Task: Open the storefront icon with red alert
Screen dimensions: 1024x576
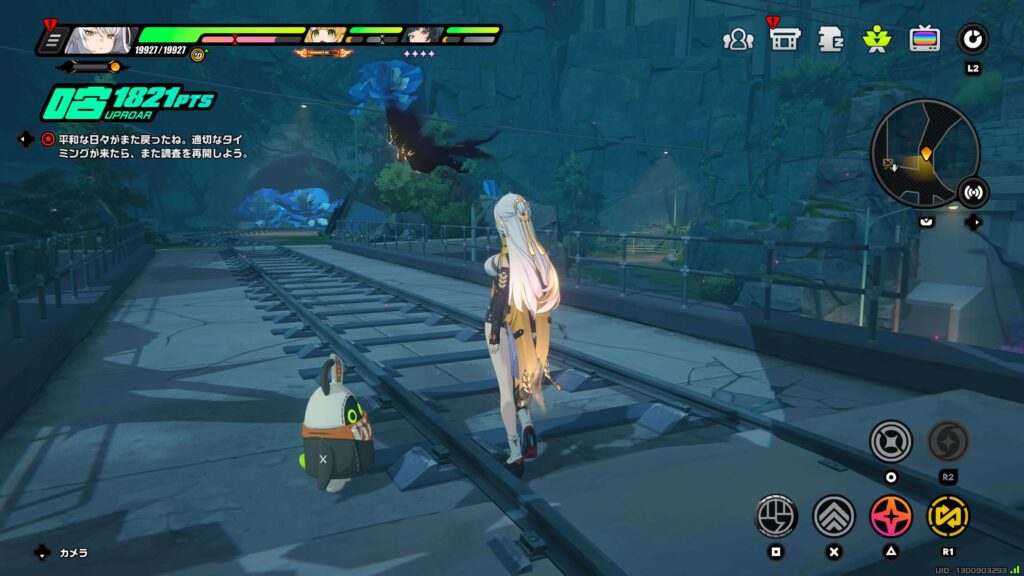Action: (x=783, y=39)
